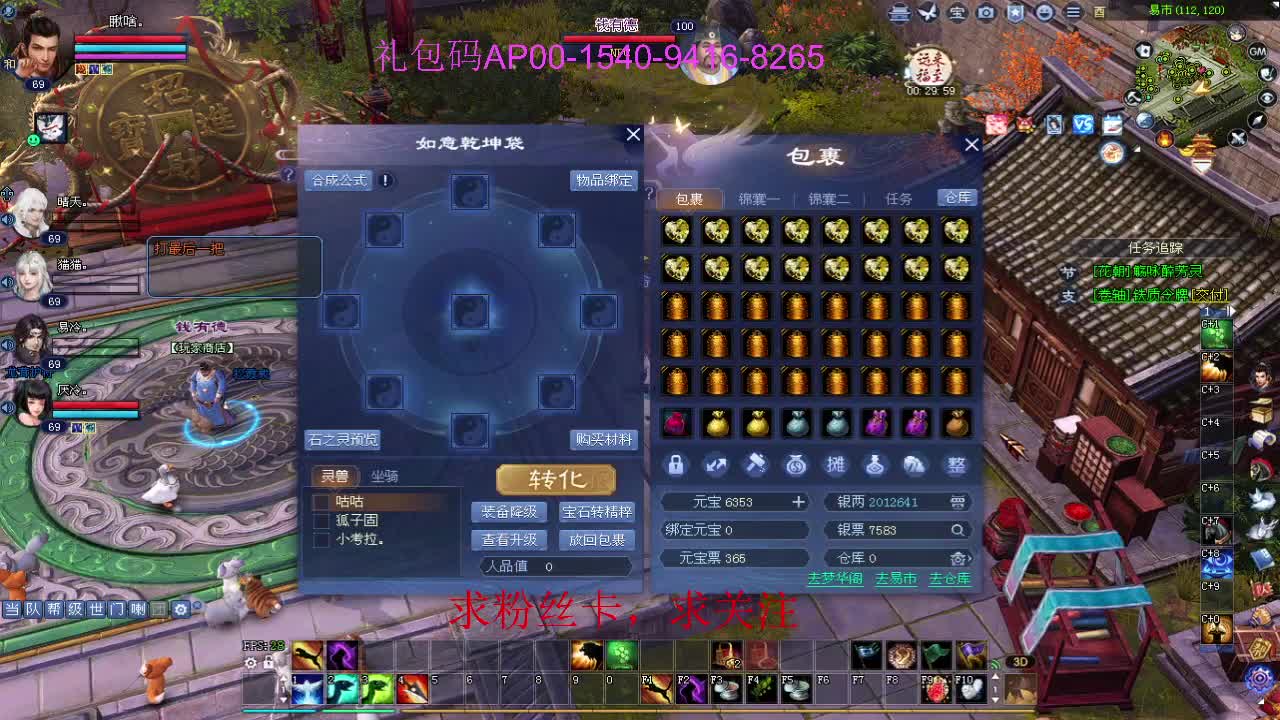The height and width of the screenshot is (720, 1280).
Task: Click the warehouse icon beside 仓库 0
Action: point(955,558)
